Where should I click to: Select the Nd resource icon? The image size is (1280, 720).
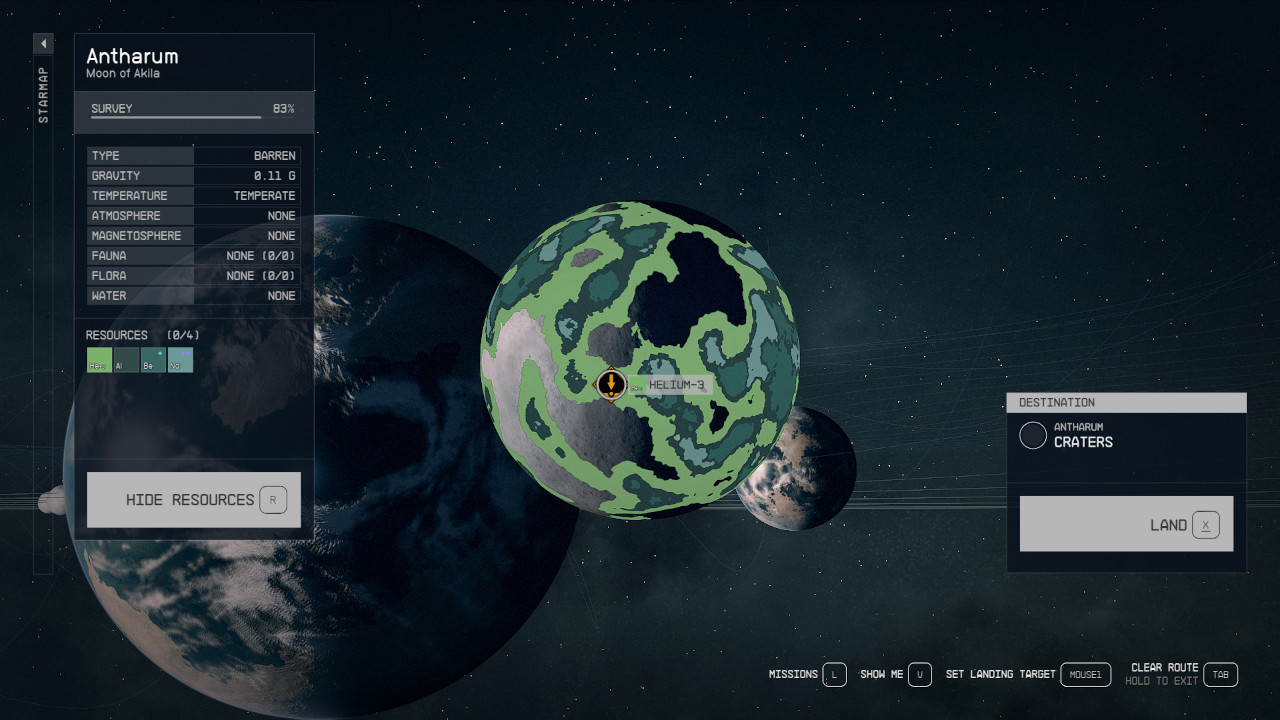(x=180, y=360)
